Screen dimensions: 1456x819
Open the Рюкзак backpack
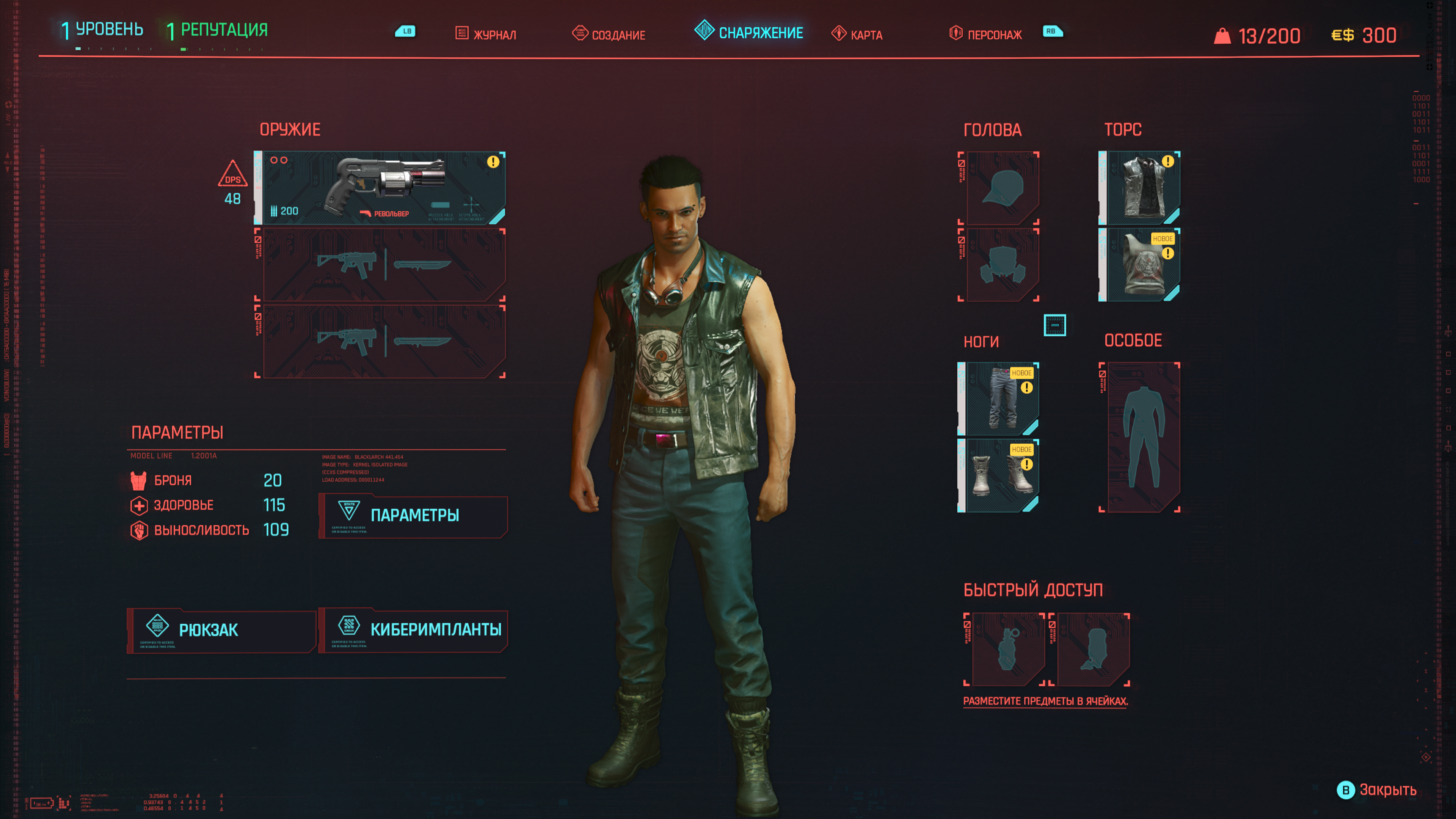[x=221, y=630]
